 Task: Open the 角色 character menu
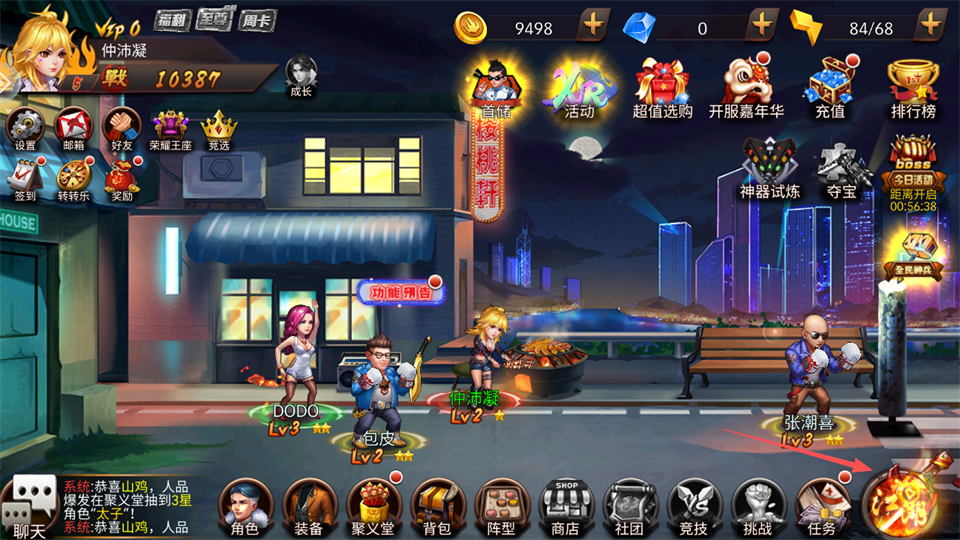pyautogui.click(x=244, y=505)
